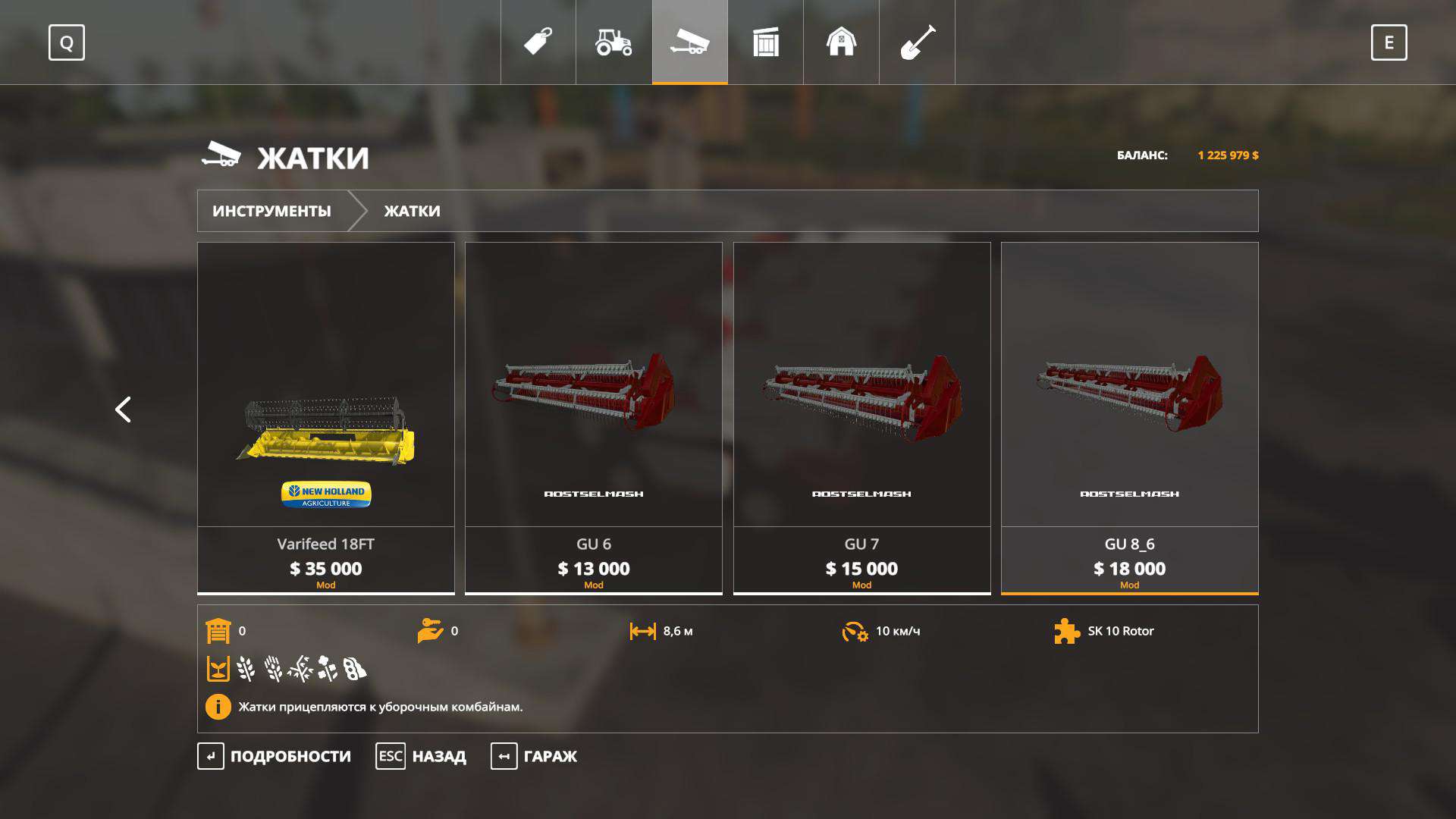Open ПОДРОБНОСТИ details for the header
The height and width of the screenshot is (819, 1456).
275,756
